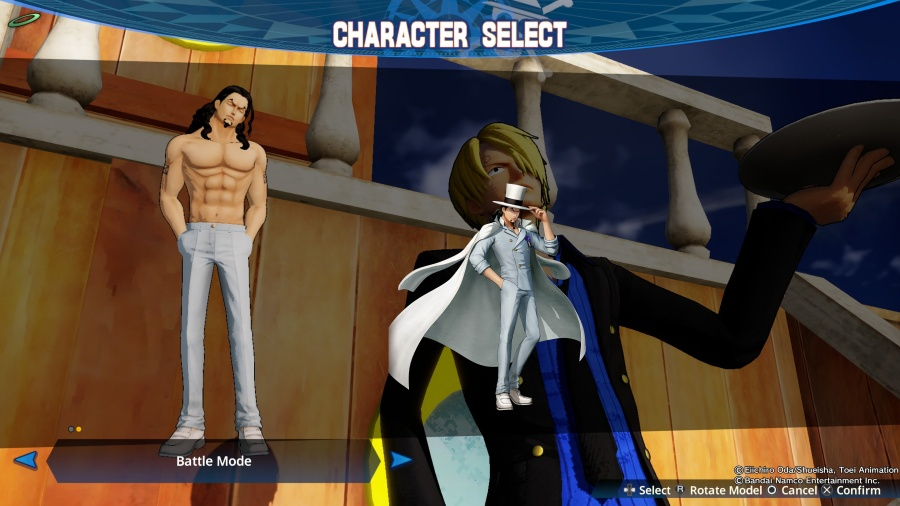The width and height of the screenshot is (900, 506).
Task: Click the right blue arrow to switch mode
Action: 401,460
